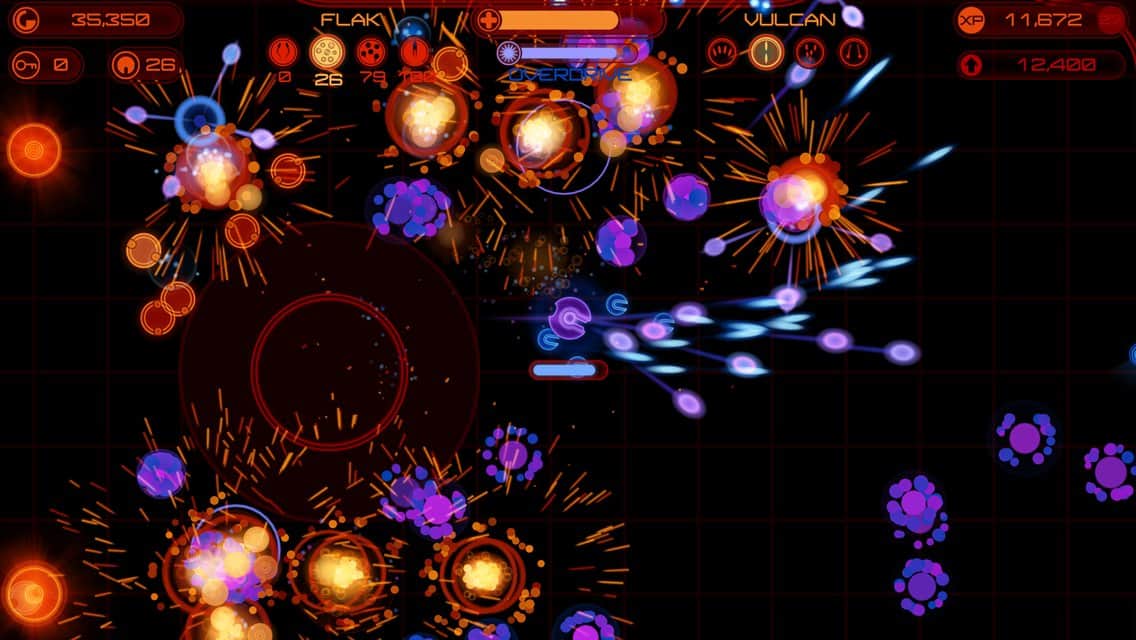This screenshot has height=640, width=1136.
Task: Switch to the claw-shaped weapon with 0 ammo
Action: [284, 52]
